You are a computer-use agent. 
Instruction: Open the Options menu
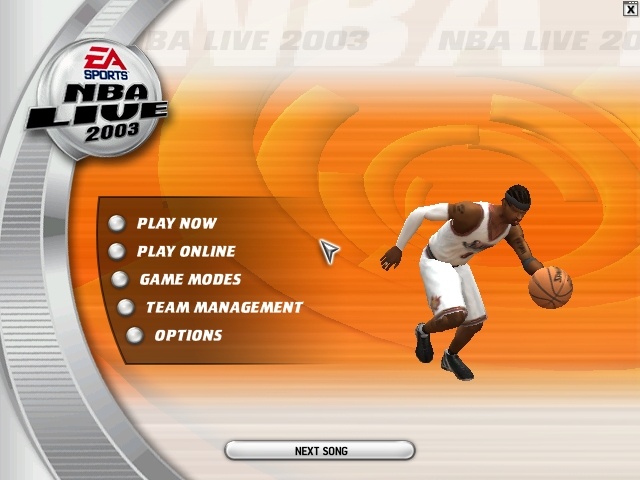click(x=188, y=336)
